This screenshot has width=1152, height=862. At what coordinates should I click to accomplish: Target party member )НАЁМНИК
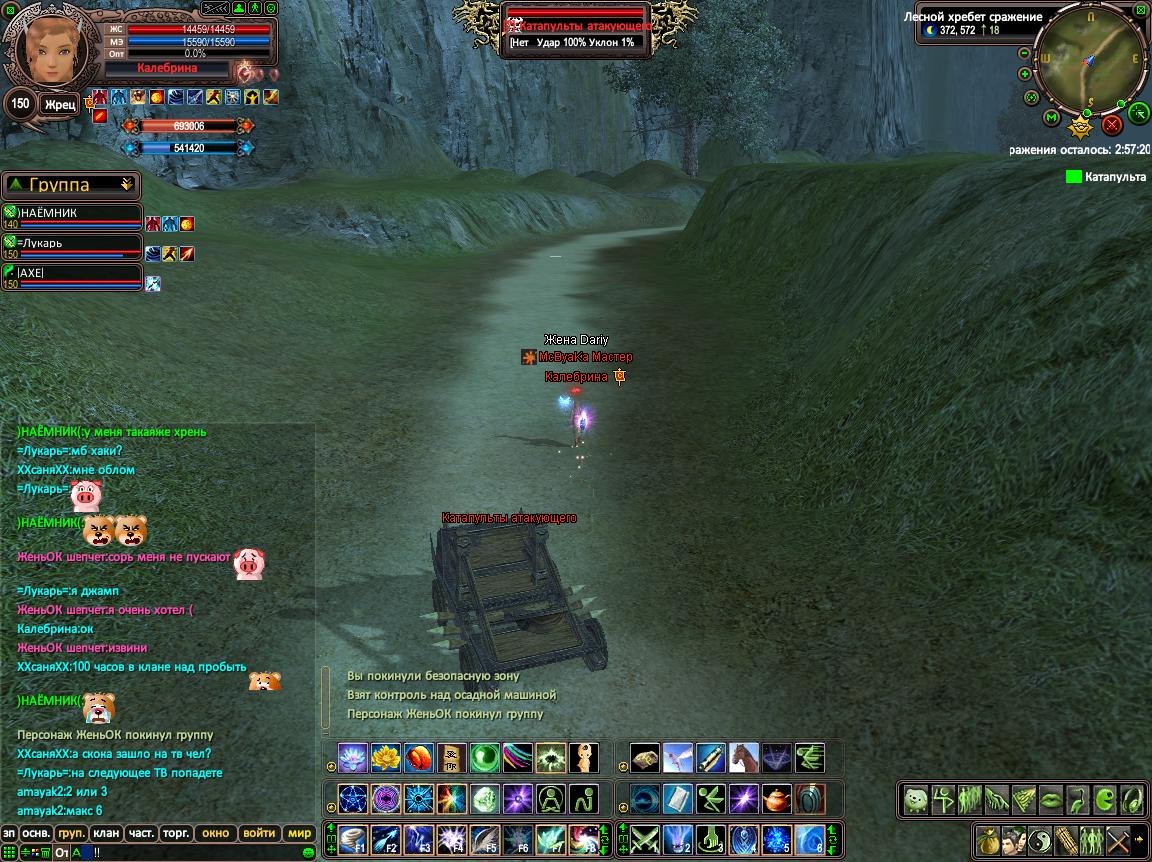click(70, 213)
